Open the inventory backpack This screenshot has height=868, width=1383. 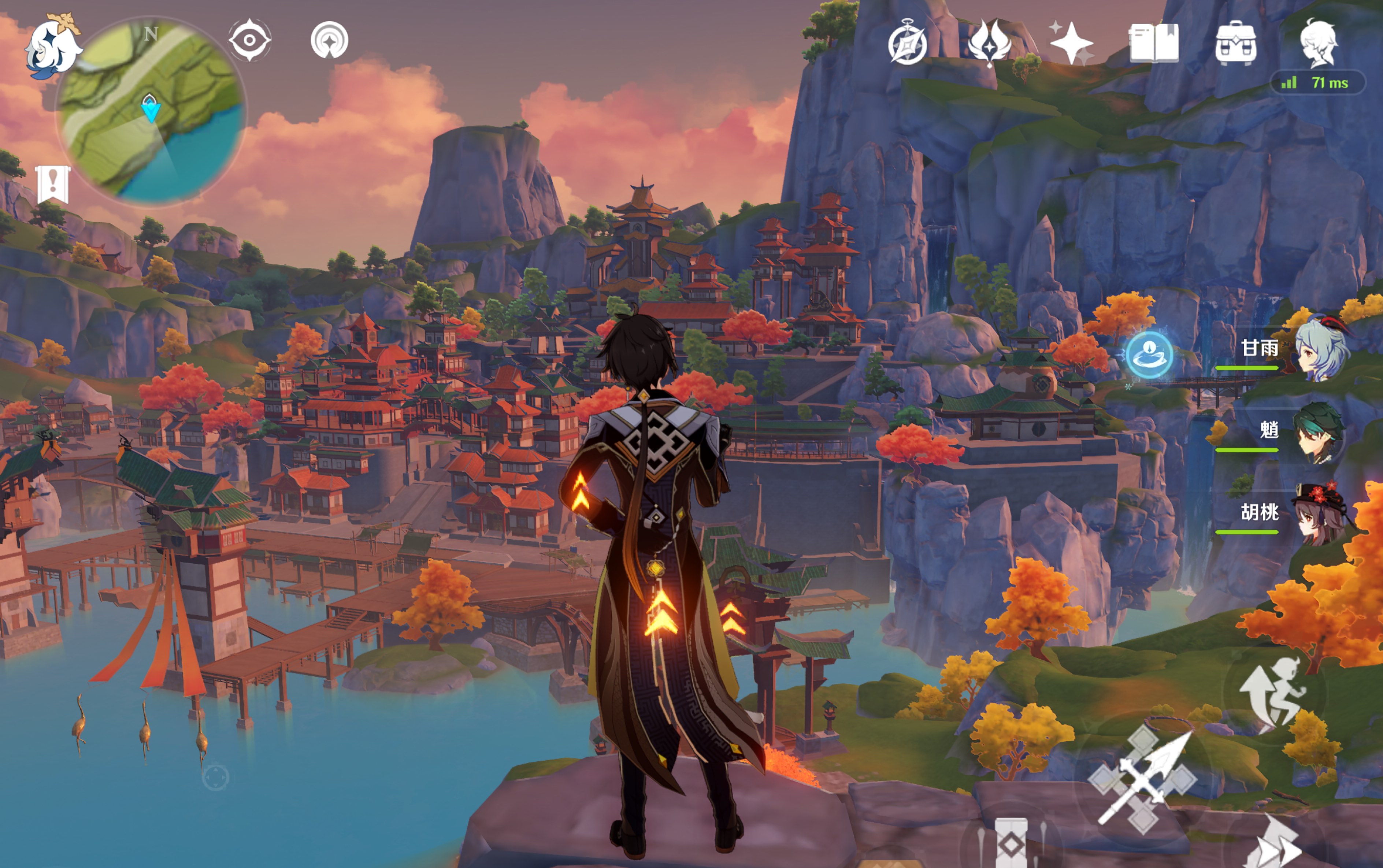click(x=1235, y=44)
